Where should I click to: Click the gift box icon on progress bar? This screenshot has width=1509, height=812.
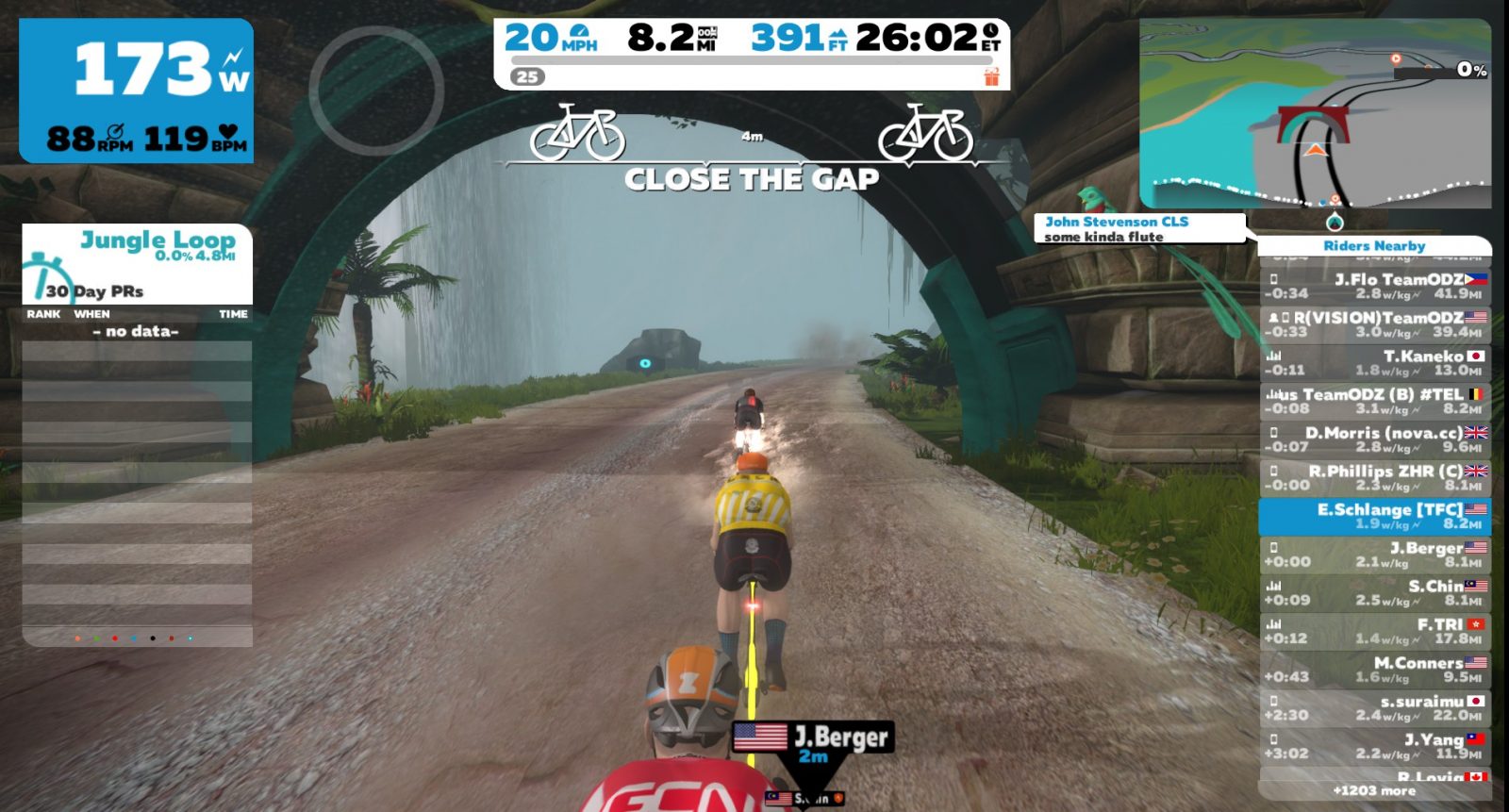tap(991, 76)
